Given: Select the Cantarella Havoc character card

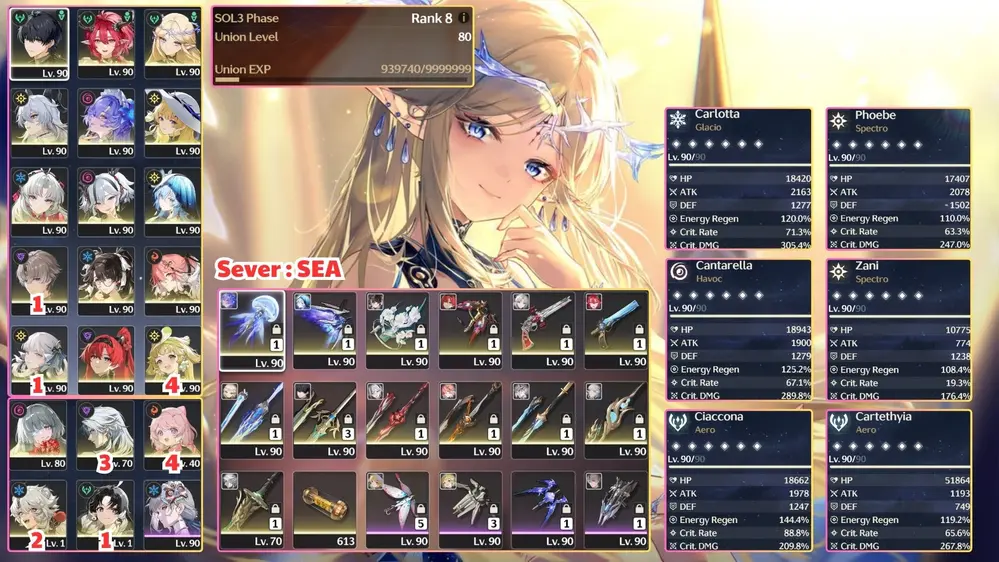Looking at the screenshot, I should (x=738, y=329).
